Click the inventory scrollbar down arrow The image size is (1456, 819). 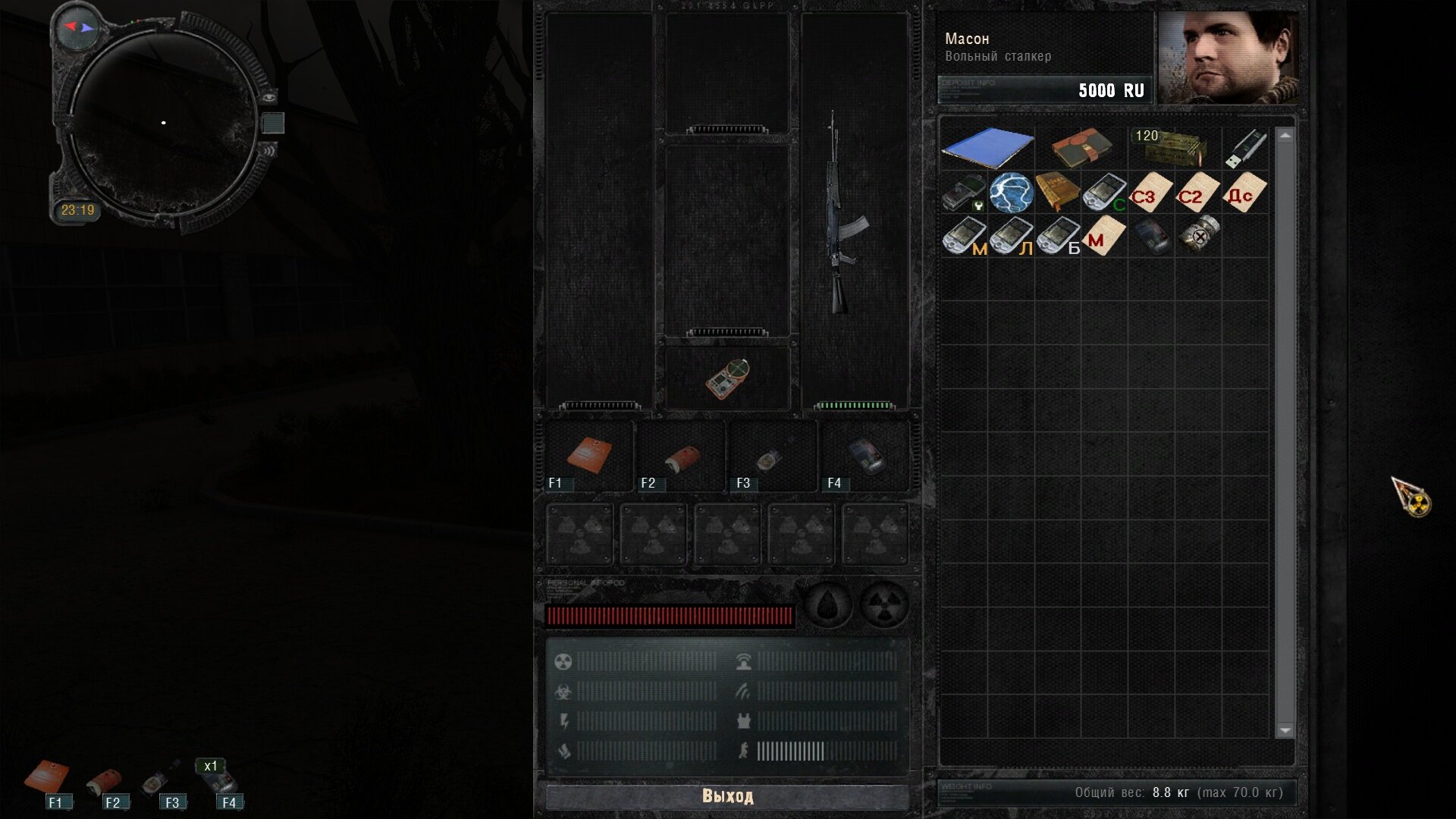pyautogui.click(x=1285, y=730)
